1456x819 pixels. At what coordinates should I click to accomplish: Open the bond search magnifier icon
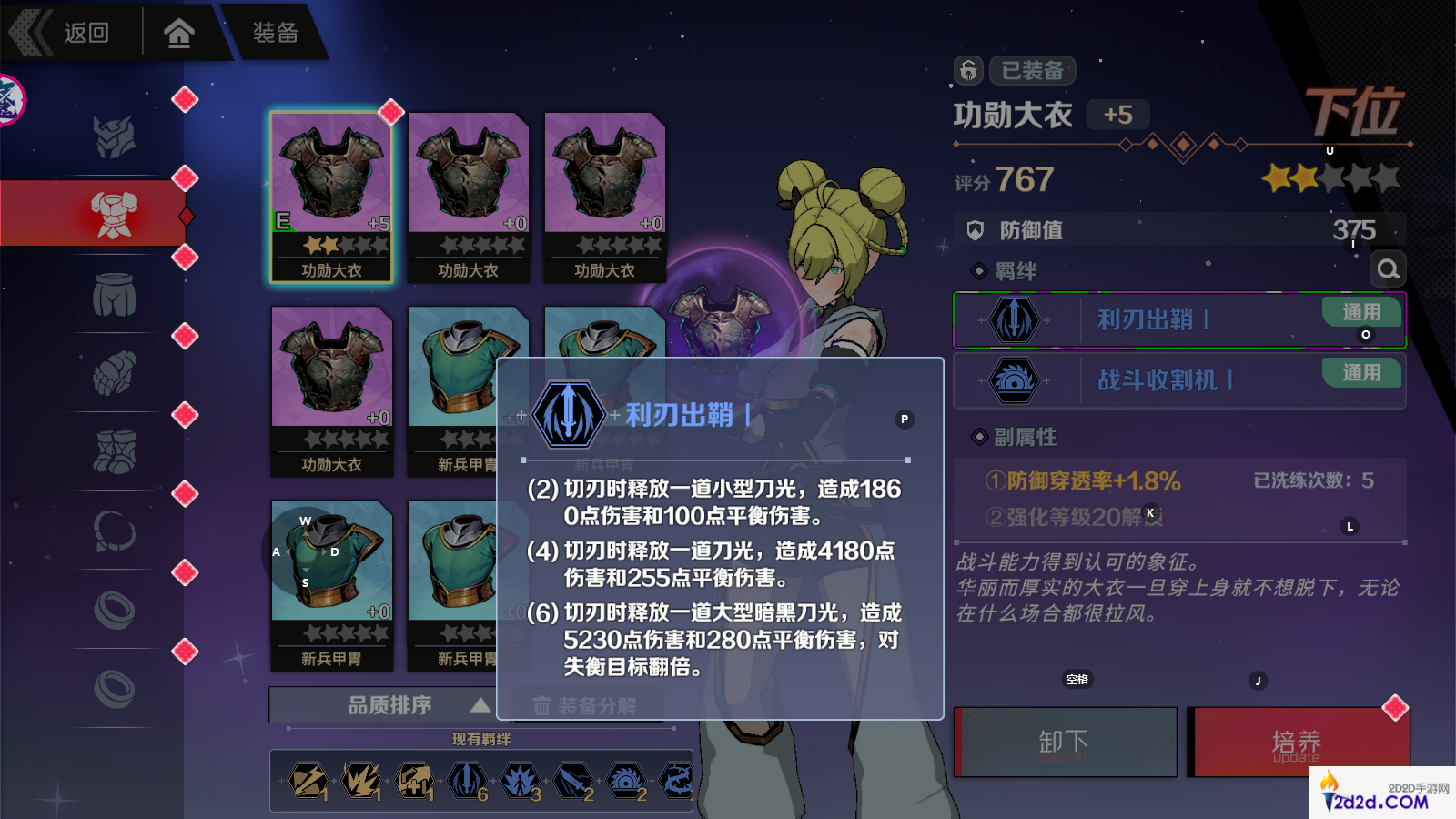(x=1388, y=269)
